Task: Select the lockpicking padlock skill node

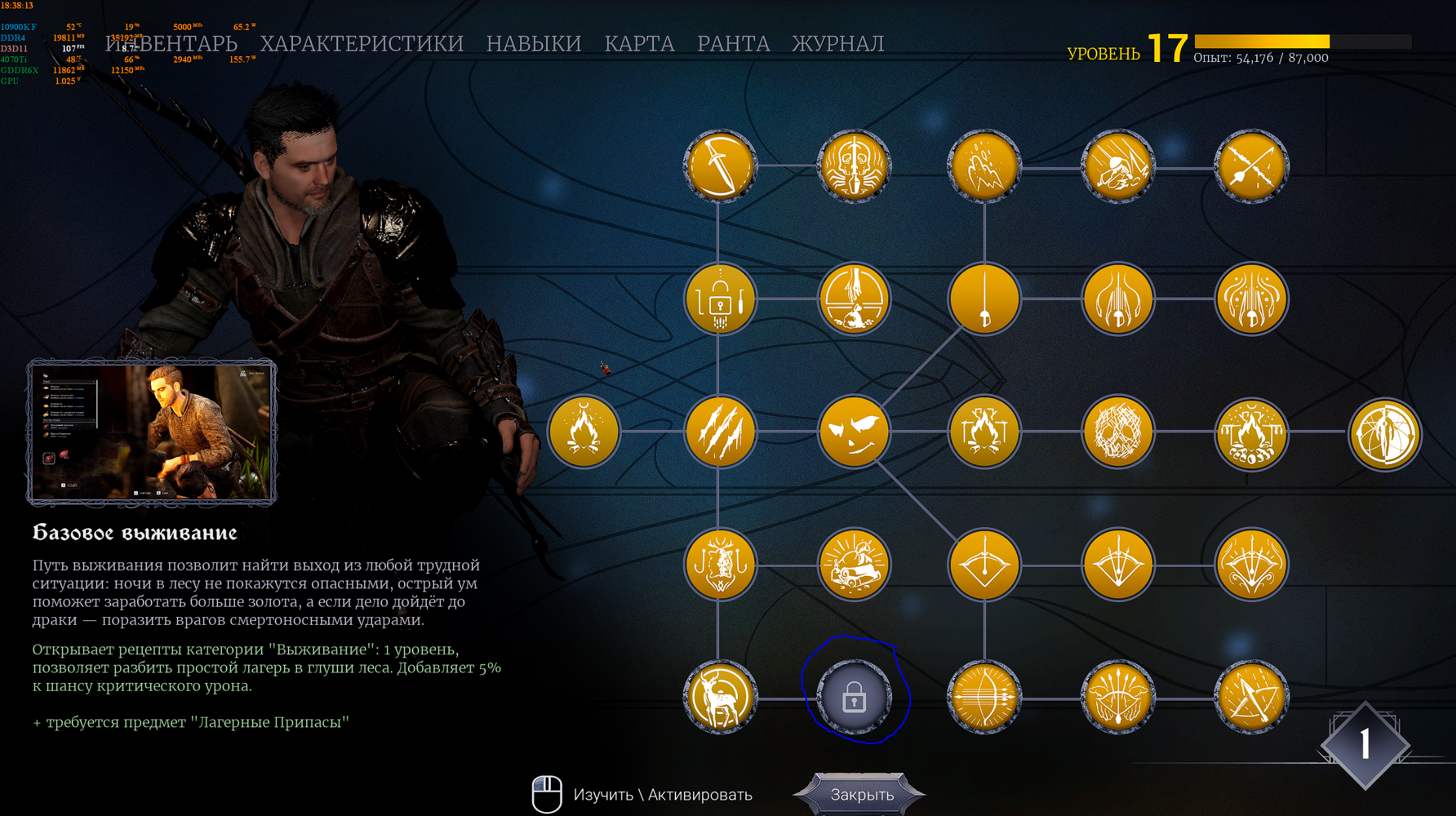Action: coord(720,299)
